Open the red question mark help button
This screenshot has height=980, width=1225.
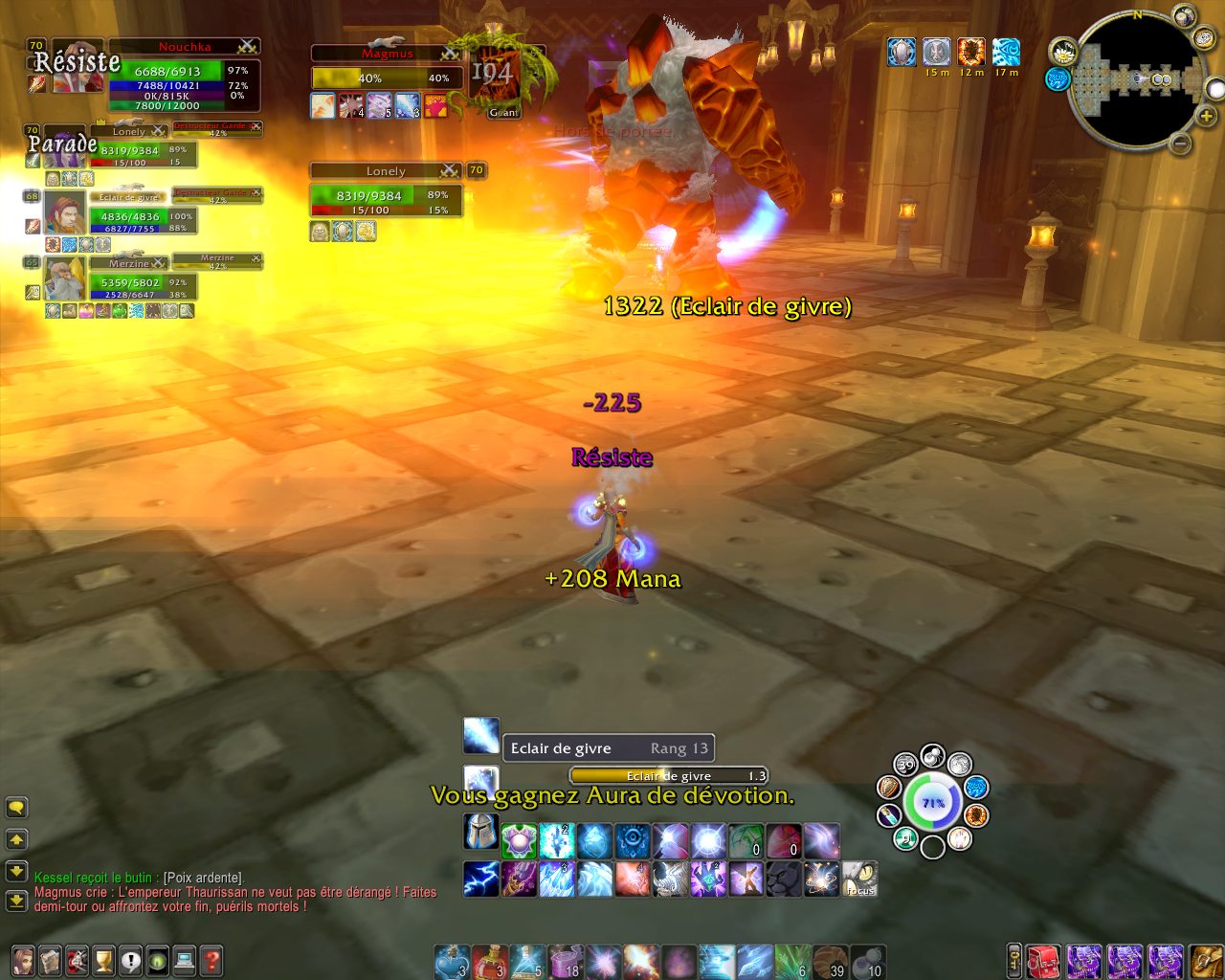coord(212,960)
